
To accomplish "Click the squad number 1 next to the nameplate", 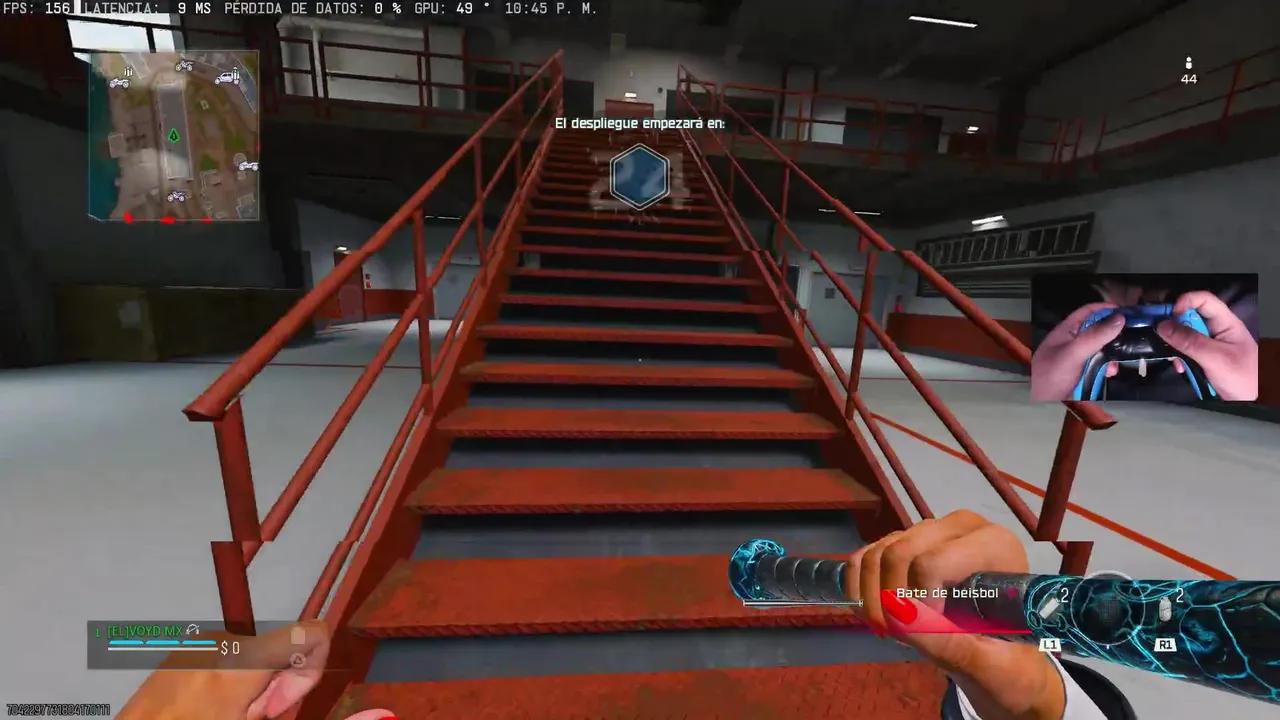I will pos(97,630).
